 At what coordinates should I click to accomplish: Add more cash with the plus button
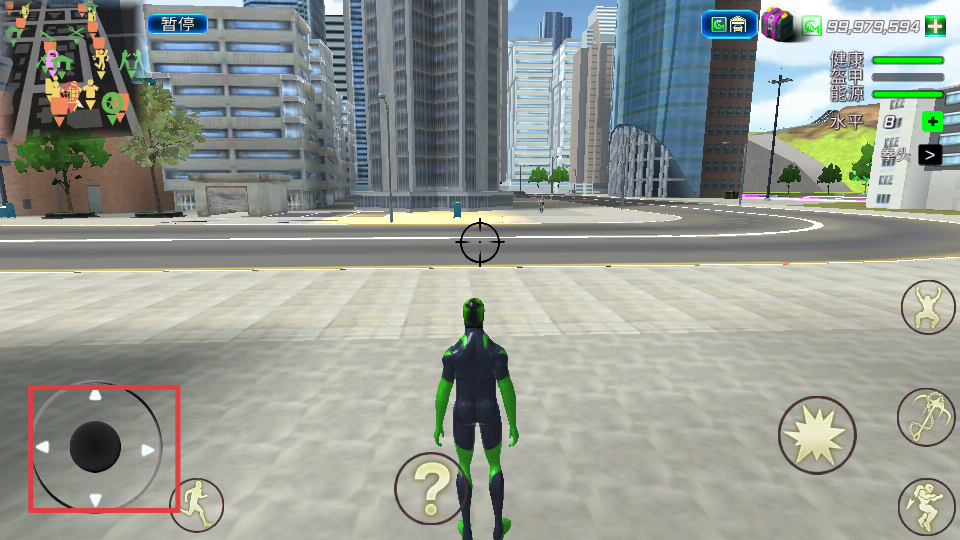click(935, 26)
